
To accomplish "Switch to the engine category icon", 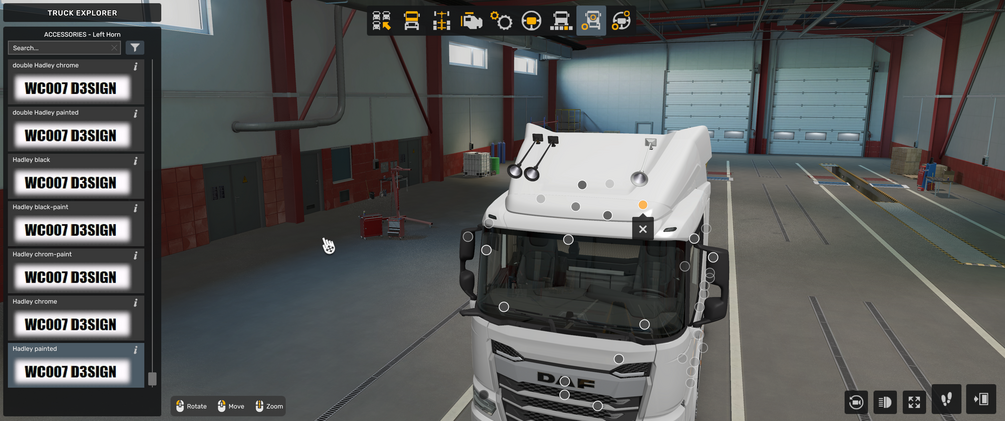I will pos(471,21).
